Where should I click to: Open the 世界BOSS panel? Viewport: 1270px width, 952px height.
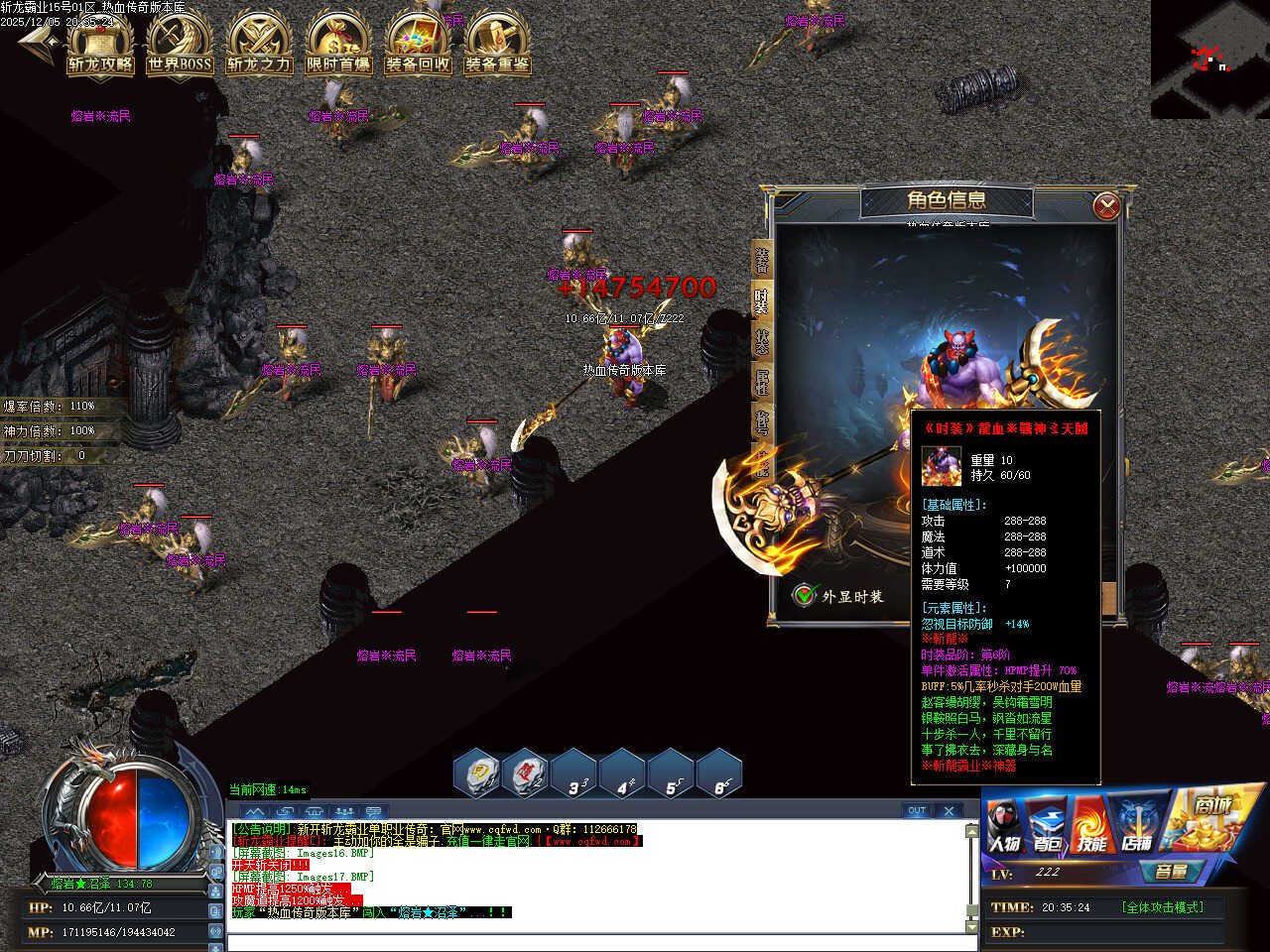click(x=180, y=46)
